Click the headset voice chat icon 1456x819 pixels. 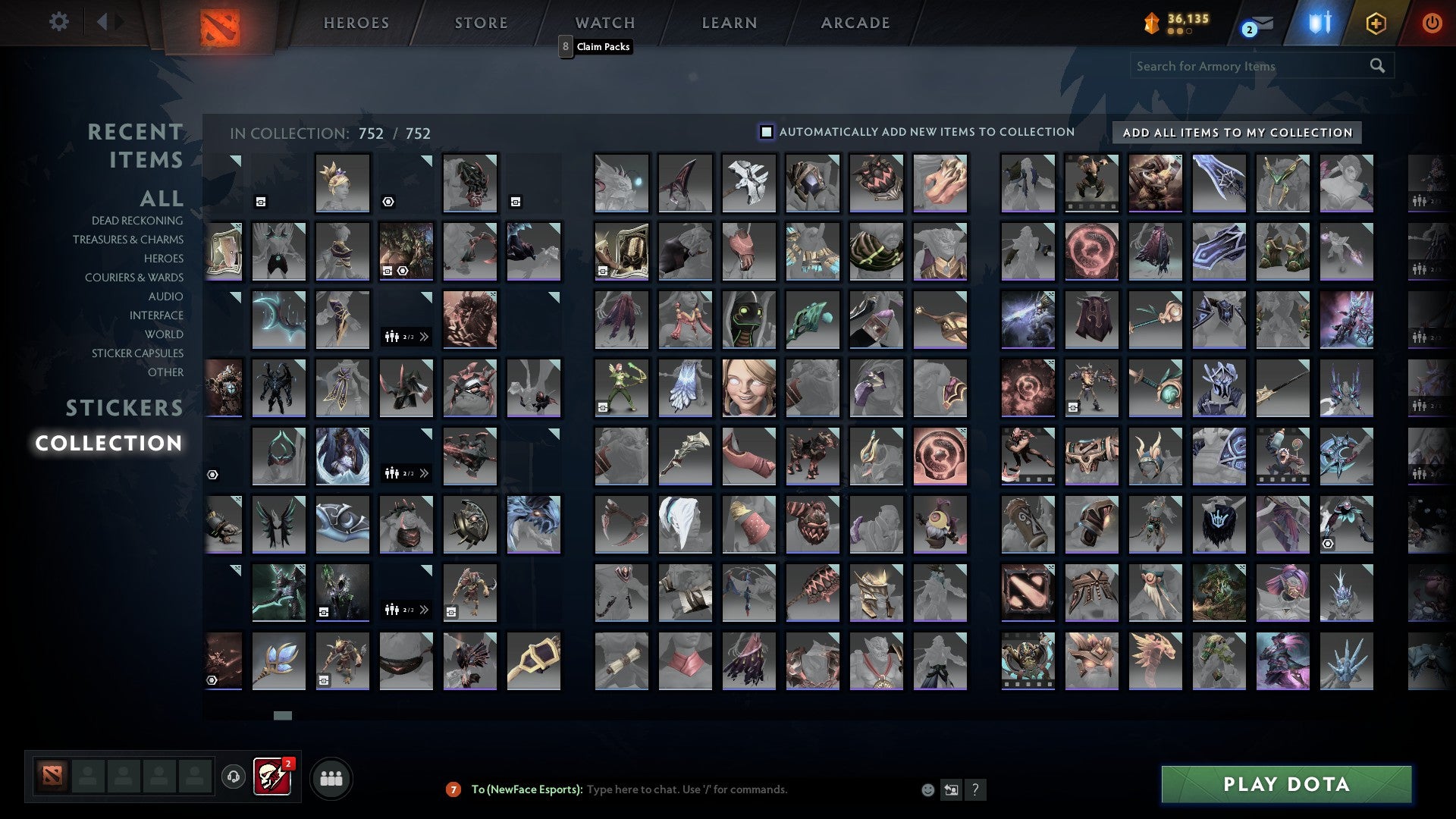(x=232, y=777)
